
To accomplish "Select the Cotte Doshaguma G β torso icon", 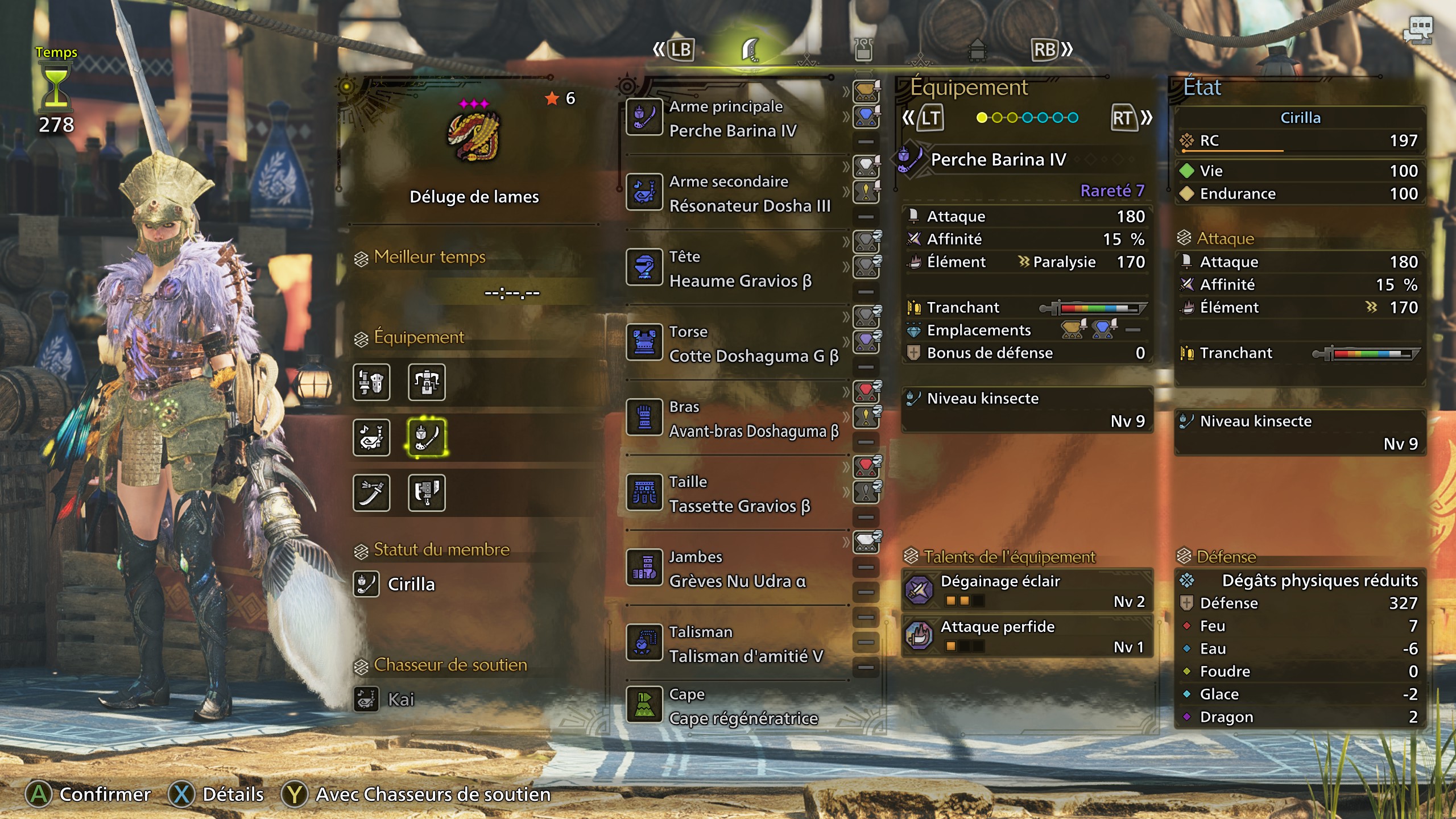I will pyautogui.click(x=646, y=344).
